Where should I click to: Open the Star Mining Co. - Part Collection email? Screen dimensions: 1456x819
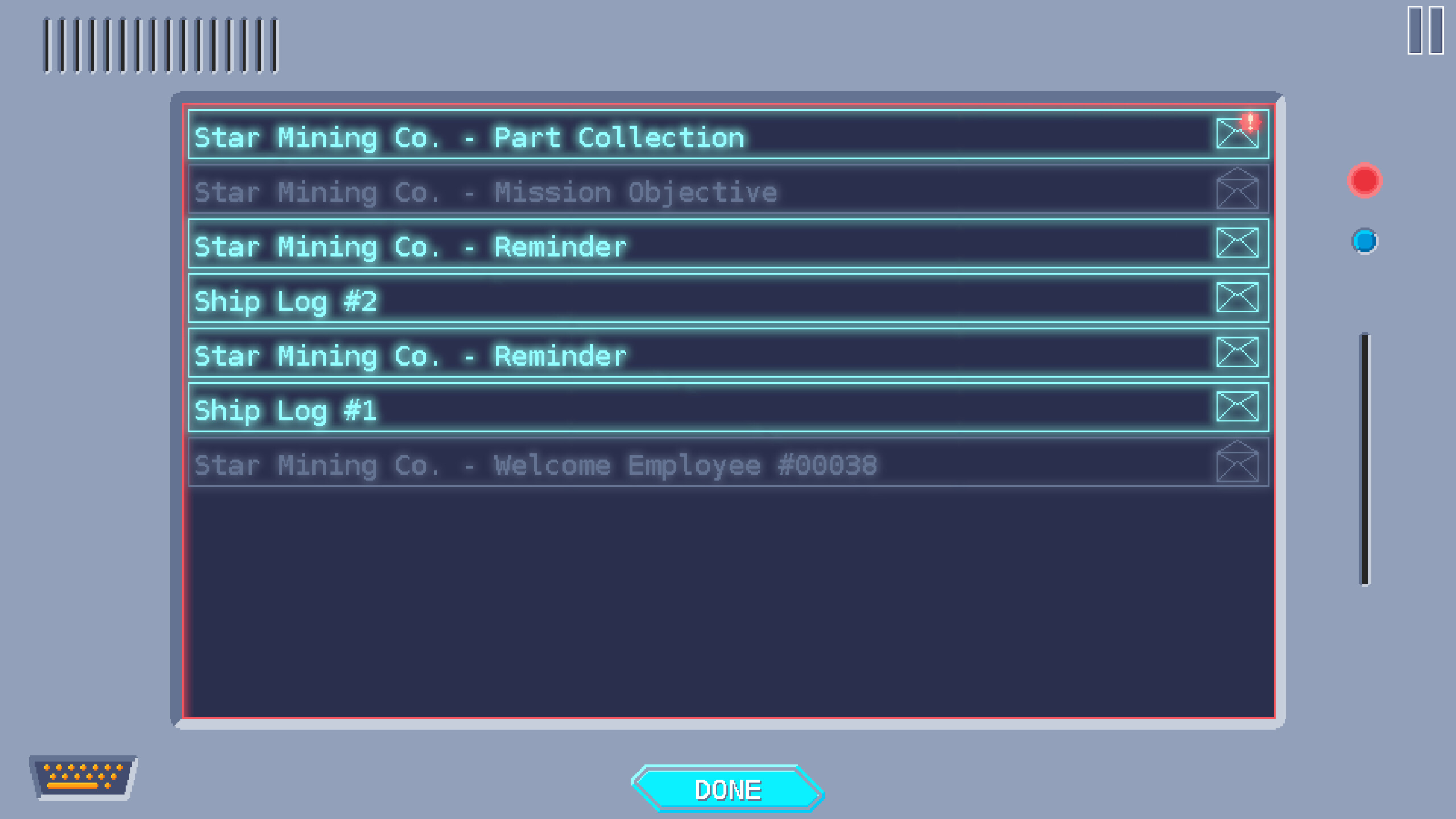click(626, 136)
